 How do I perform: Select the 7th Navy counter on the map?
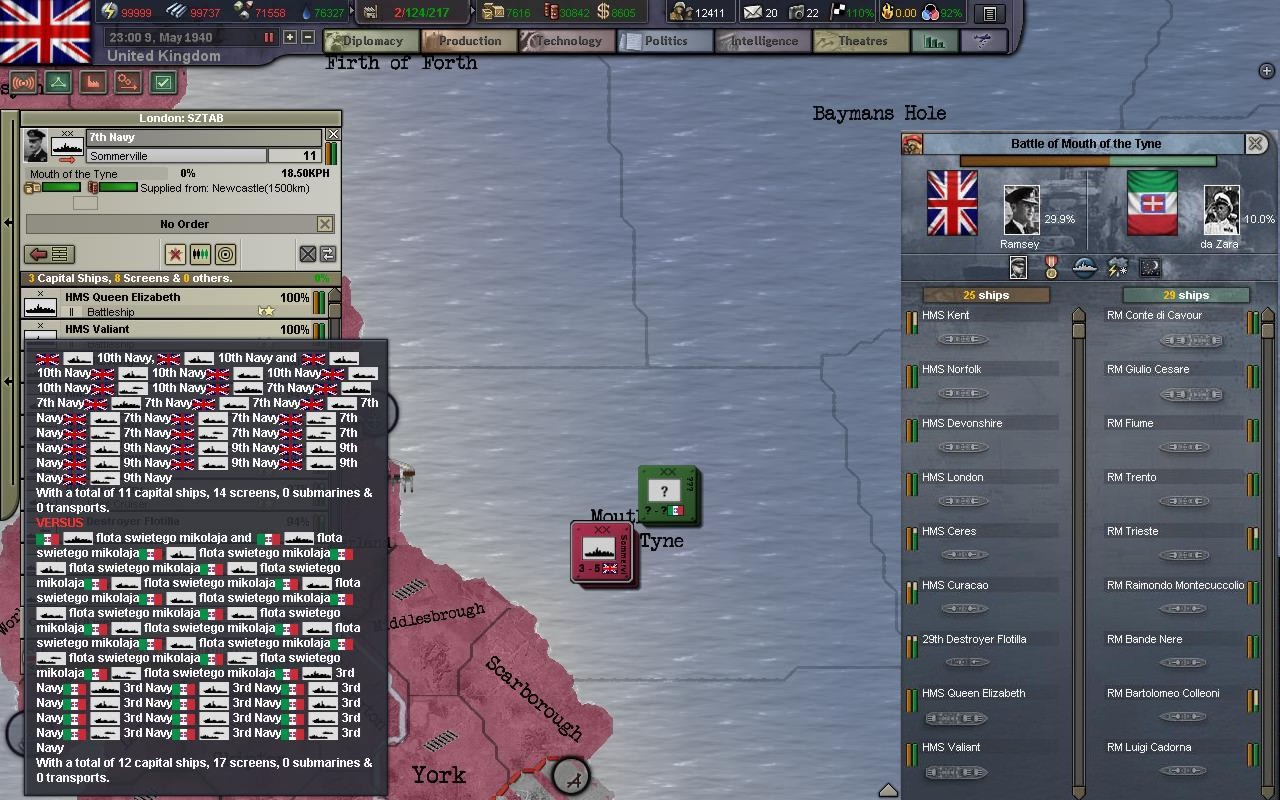click(x=602, y=551)
